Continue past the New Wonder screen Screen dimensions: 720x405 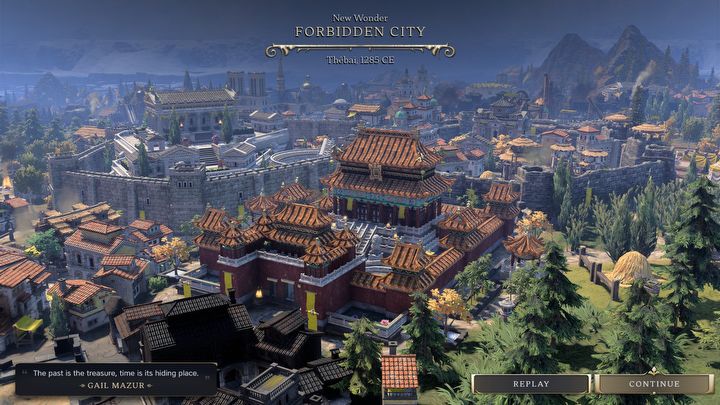(x=654, y=384)
